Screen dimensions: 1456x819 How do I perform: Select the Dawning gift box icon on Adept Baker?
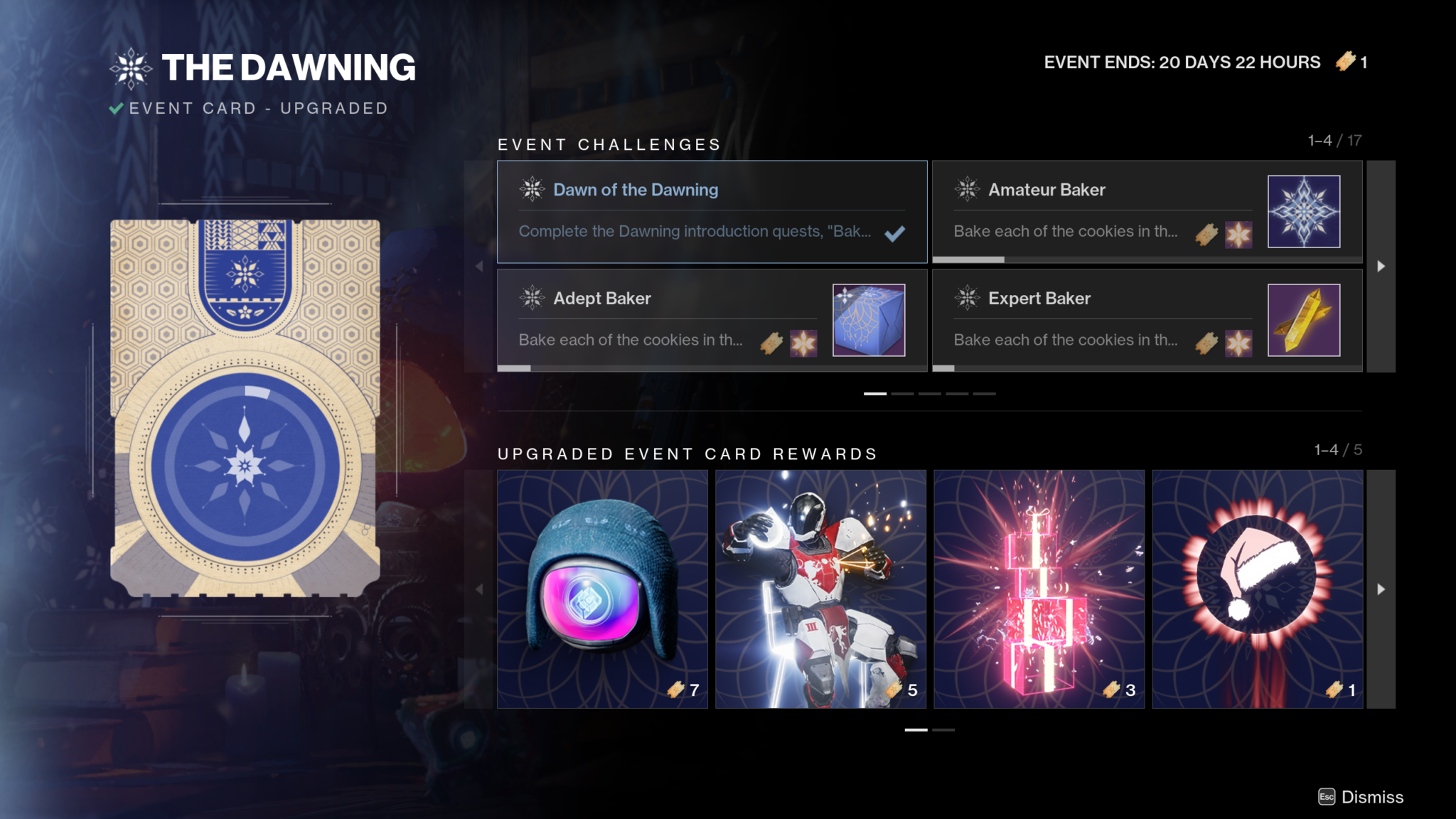click(869, 320)
